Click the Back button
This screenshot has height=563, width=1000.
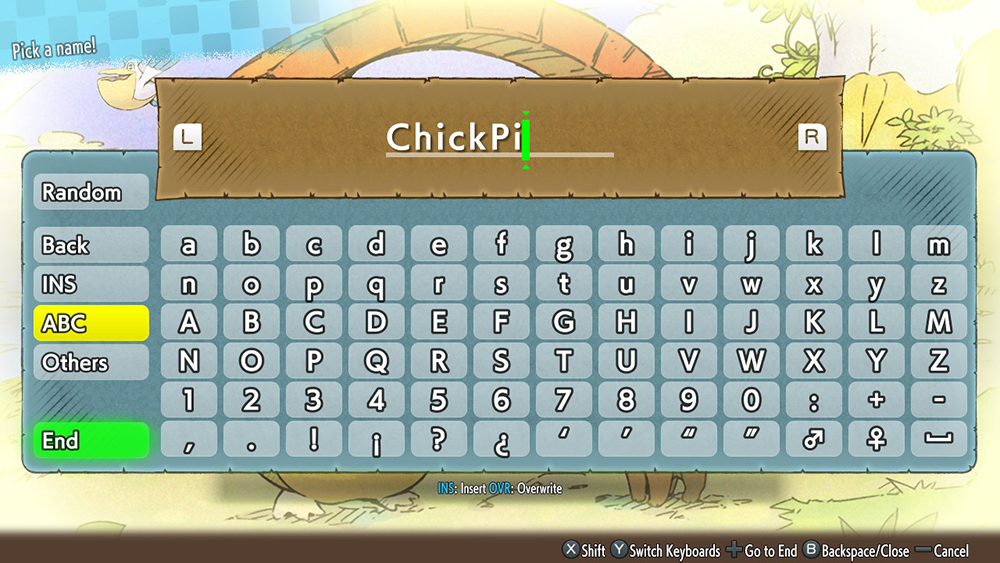pos(91,245)
